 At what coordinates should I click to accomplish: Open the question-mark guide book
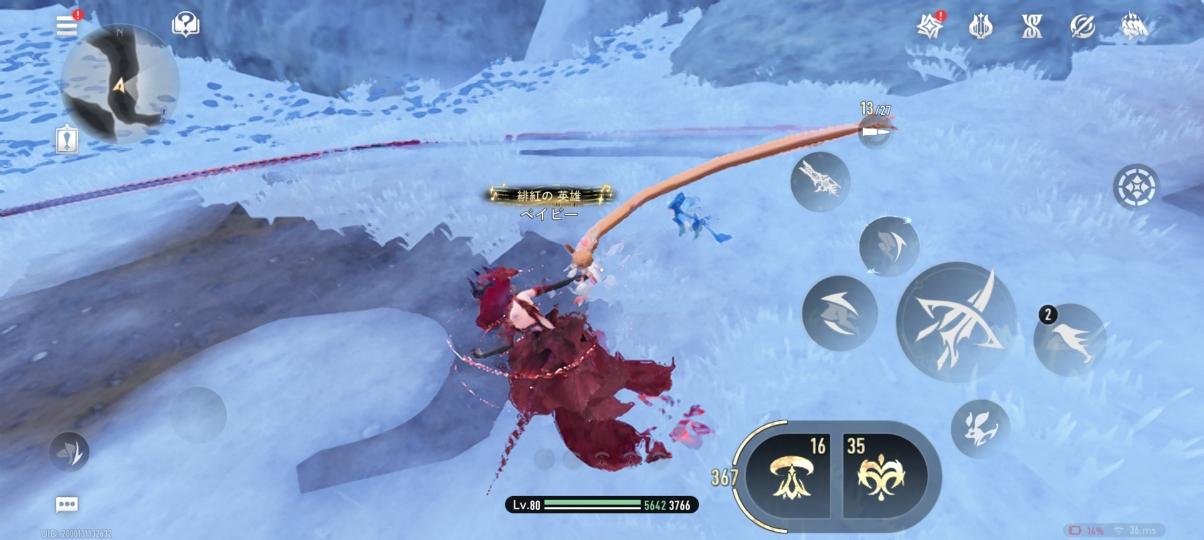185,25
